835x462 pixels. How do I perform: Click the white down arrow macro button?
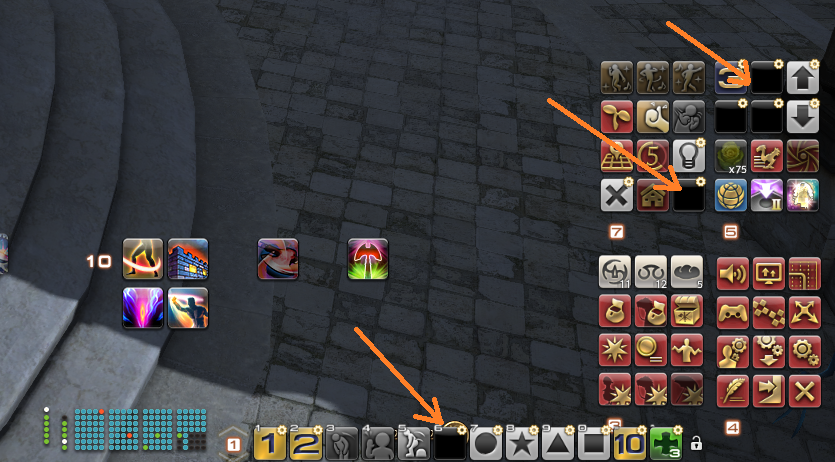pyautogui.click(x=803, y=117)
